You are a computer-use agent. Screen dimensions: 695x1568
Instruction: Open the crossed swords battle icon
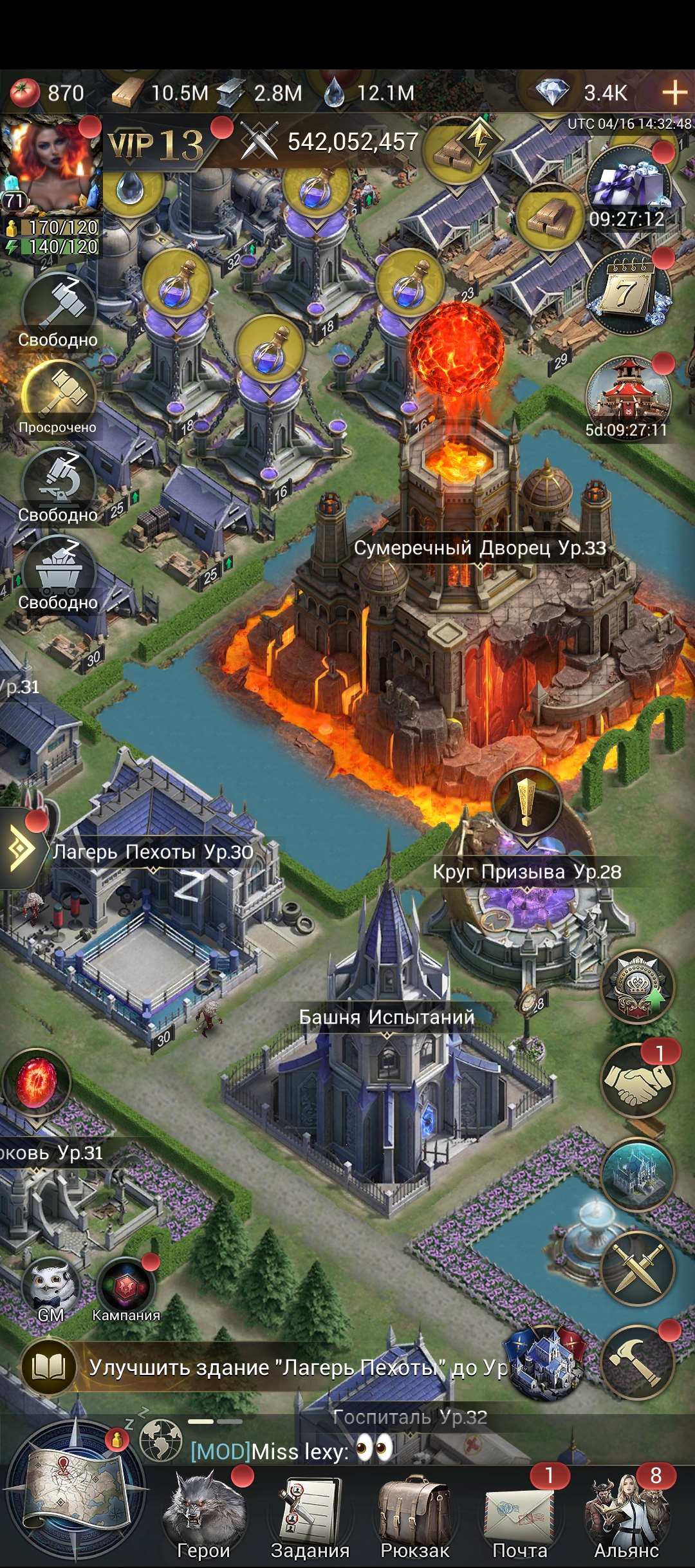click(x=637, y=1268)
